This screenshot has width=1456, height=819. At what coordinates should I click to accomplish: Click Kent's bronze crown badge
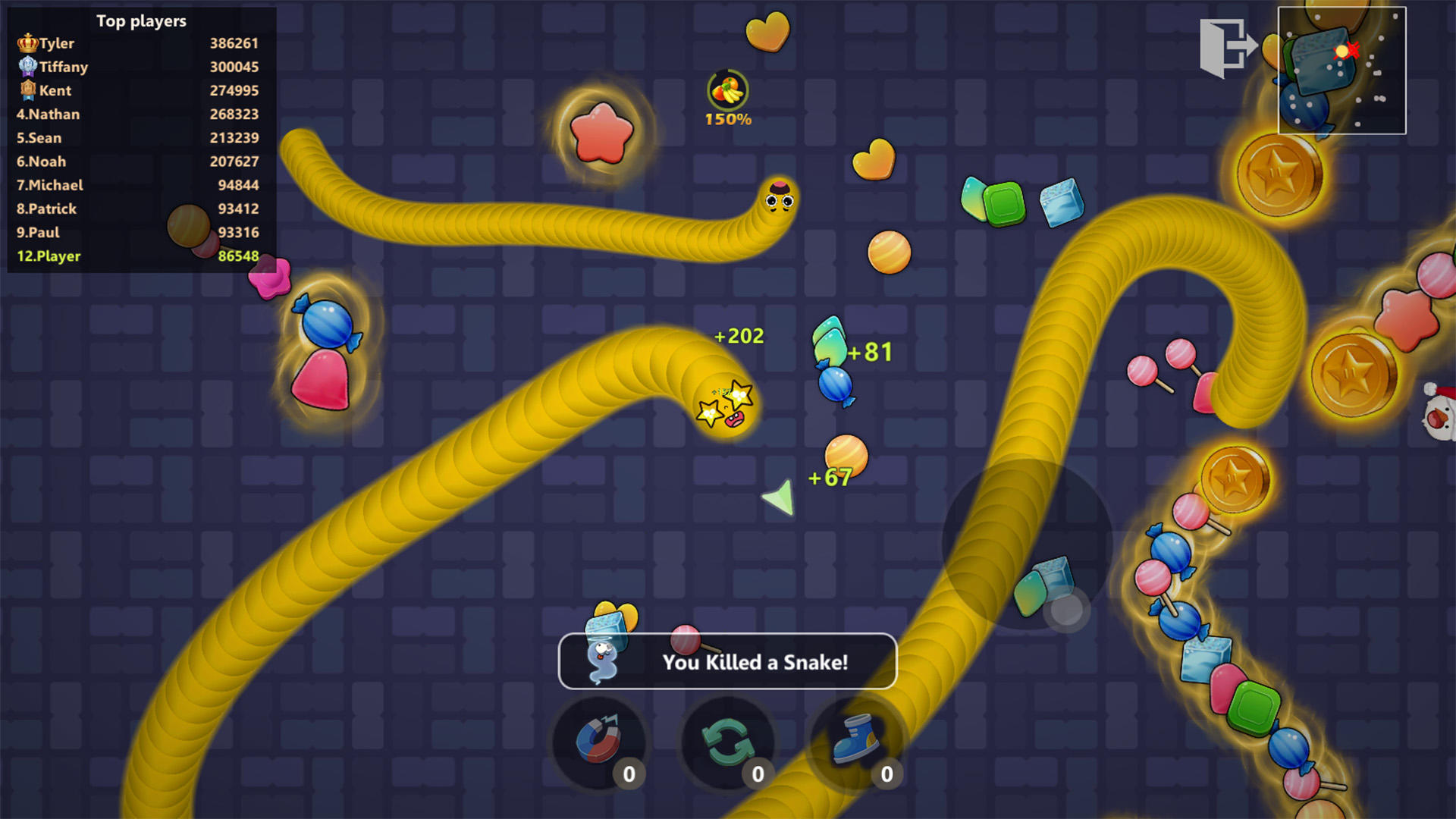[27, 90]
